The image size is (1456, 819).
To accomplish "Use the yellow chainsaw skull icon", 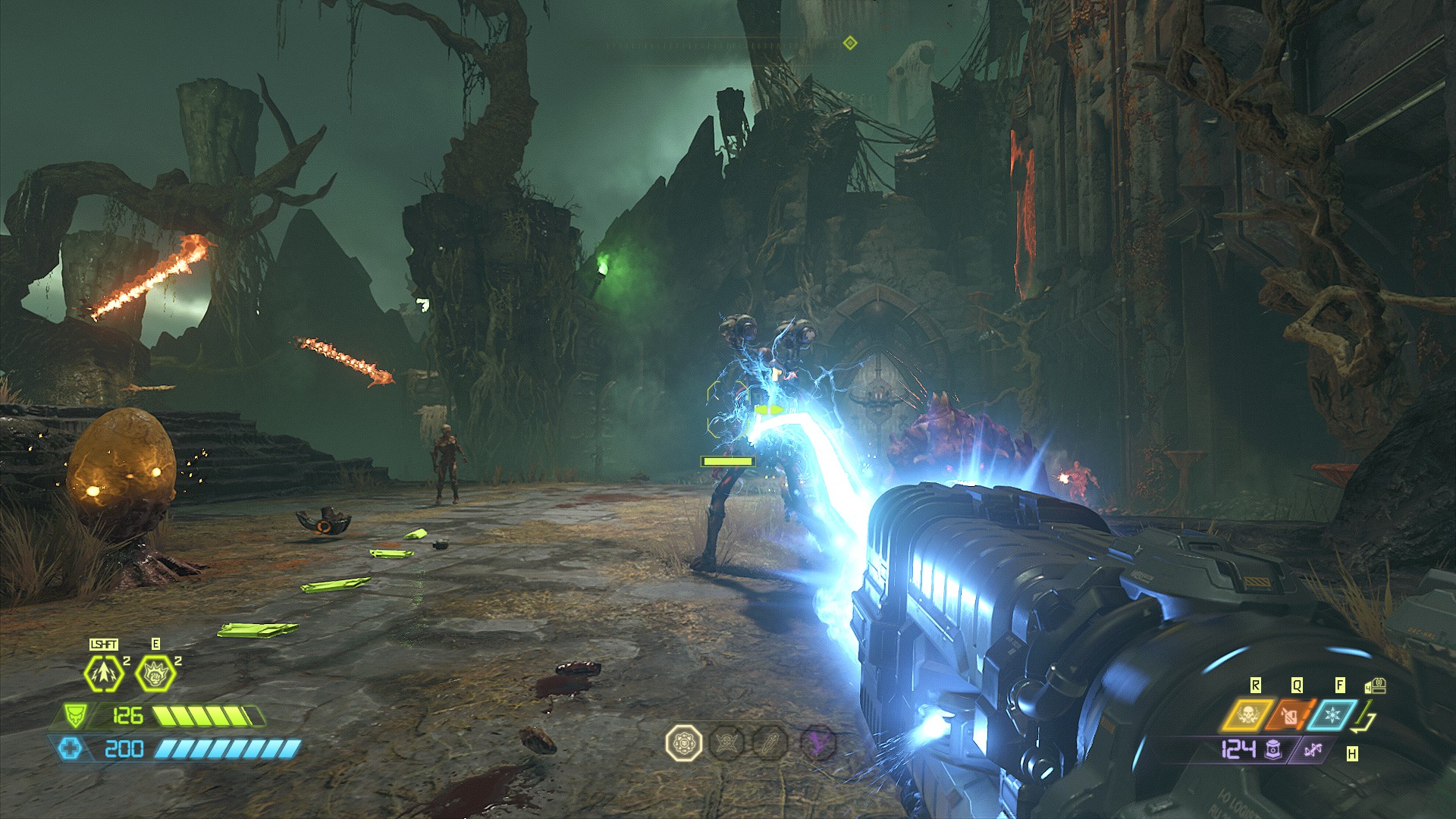I will coord(1247,715).
